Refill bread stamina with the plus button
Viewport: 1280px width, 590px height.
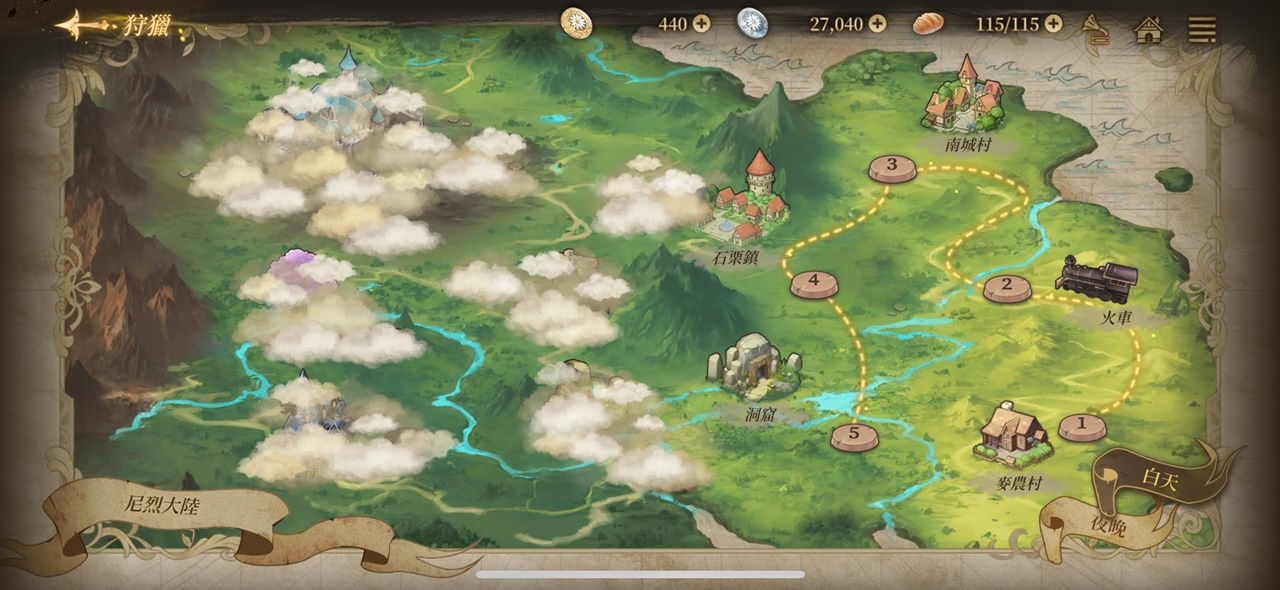click(1053, 23)
